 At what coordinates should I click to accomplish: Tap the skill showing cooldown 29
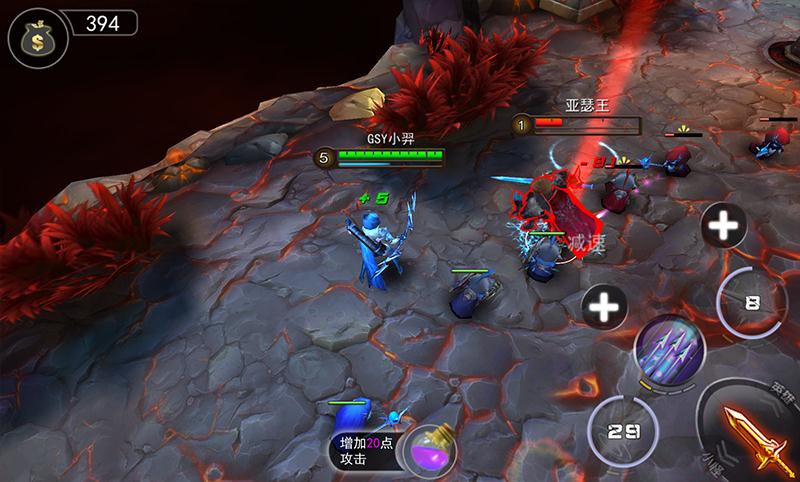coord(624,430)
